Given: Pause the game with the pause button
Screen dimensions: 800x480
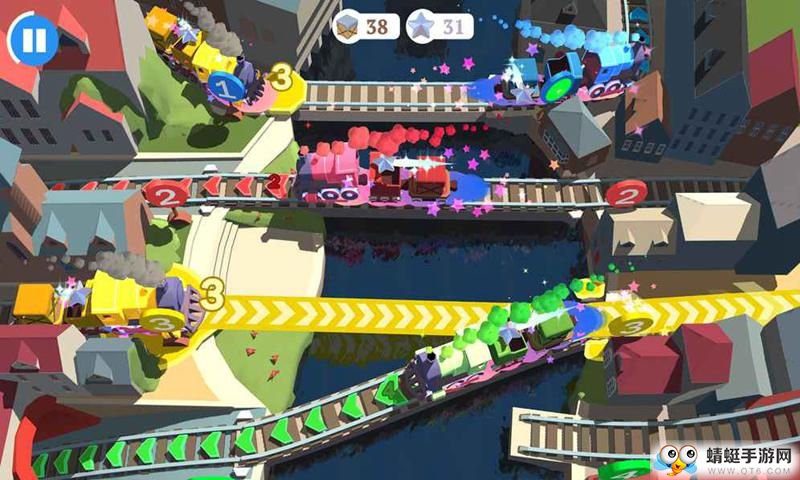Looking at the screenshot, I should (33, 39).
